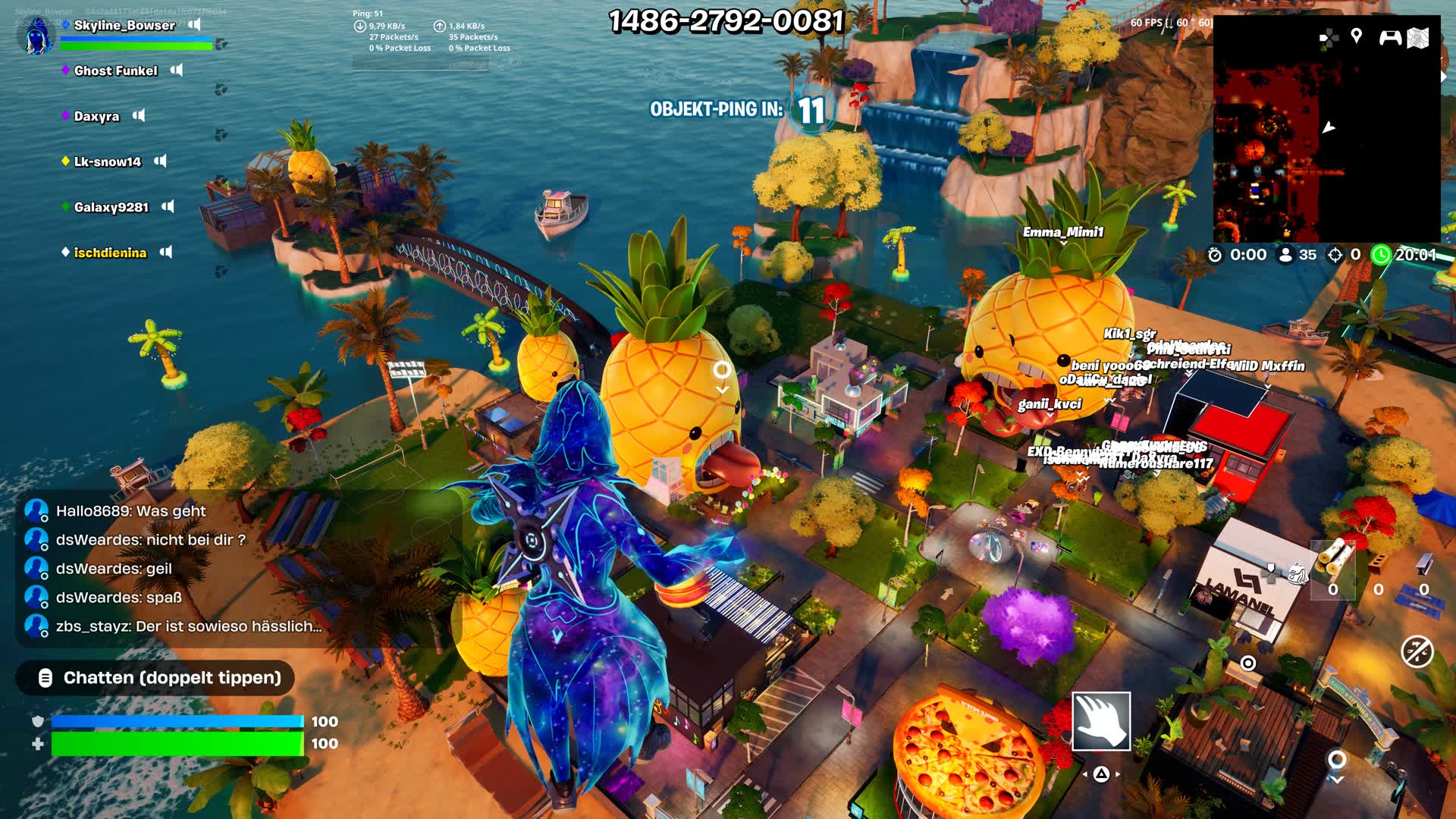
Task: Toggle the crossed-out tools build mode icon
Action: 1417,651
